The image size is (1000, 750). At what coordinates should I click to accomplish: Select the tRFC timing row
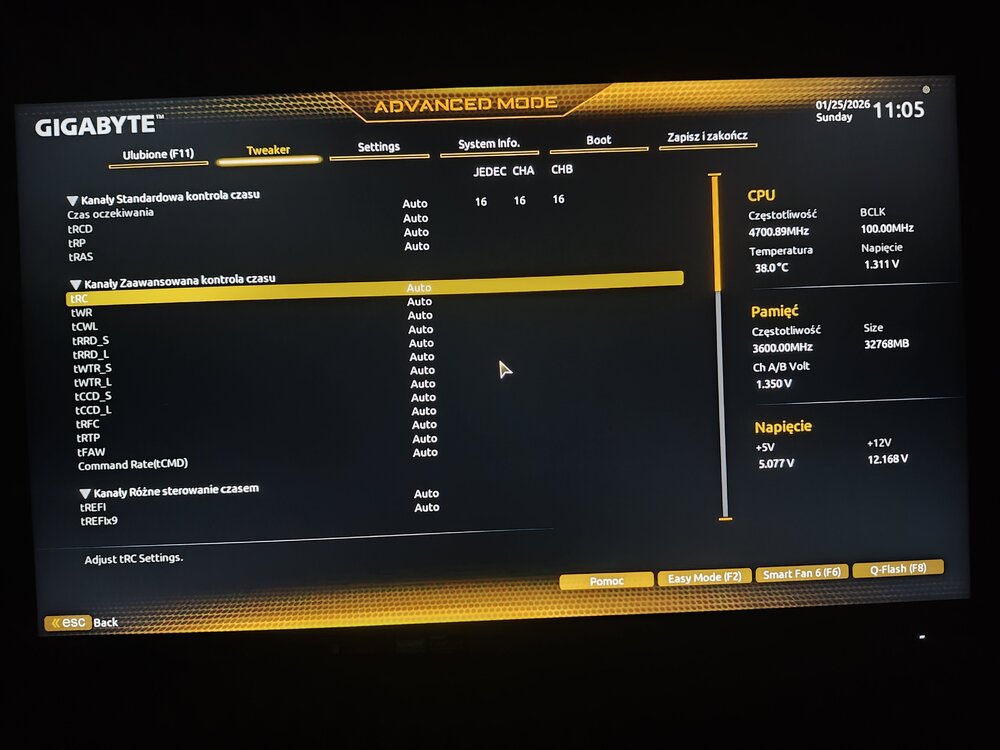pyautogui.click(x=87, y=424)
